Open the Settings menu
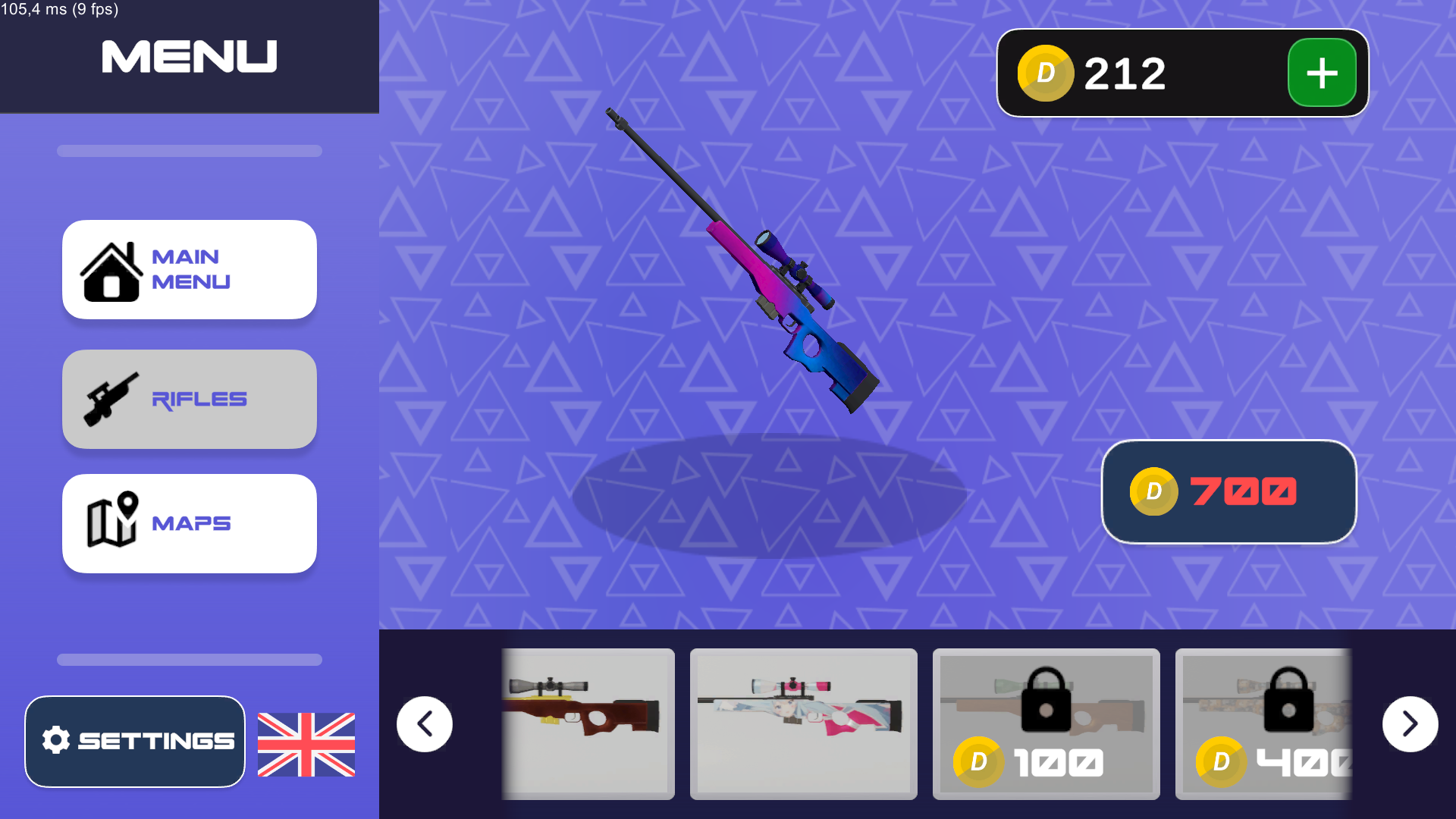 (135, 739)
